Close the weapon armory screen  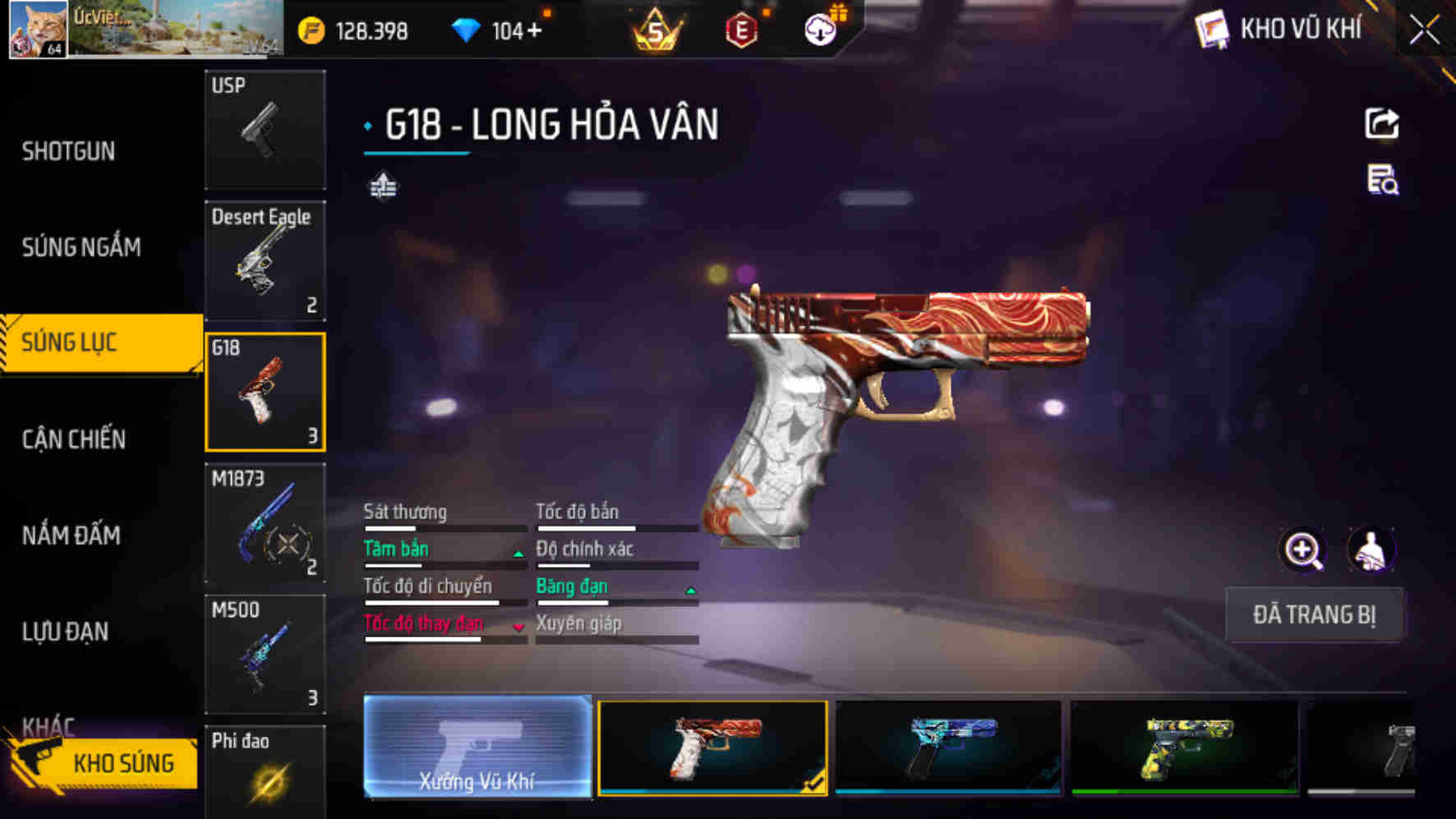pos(1425,31)
